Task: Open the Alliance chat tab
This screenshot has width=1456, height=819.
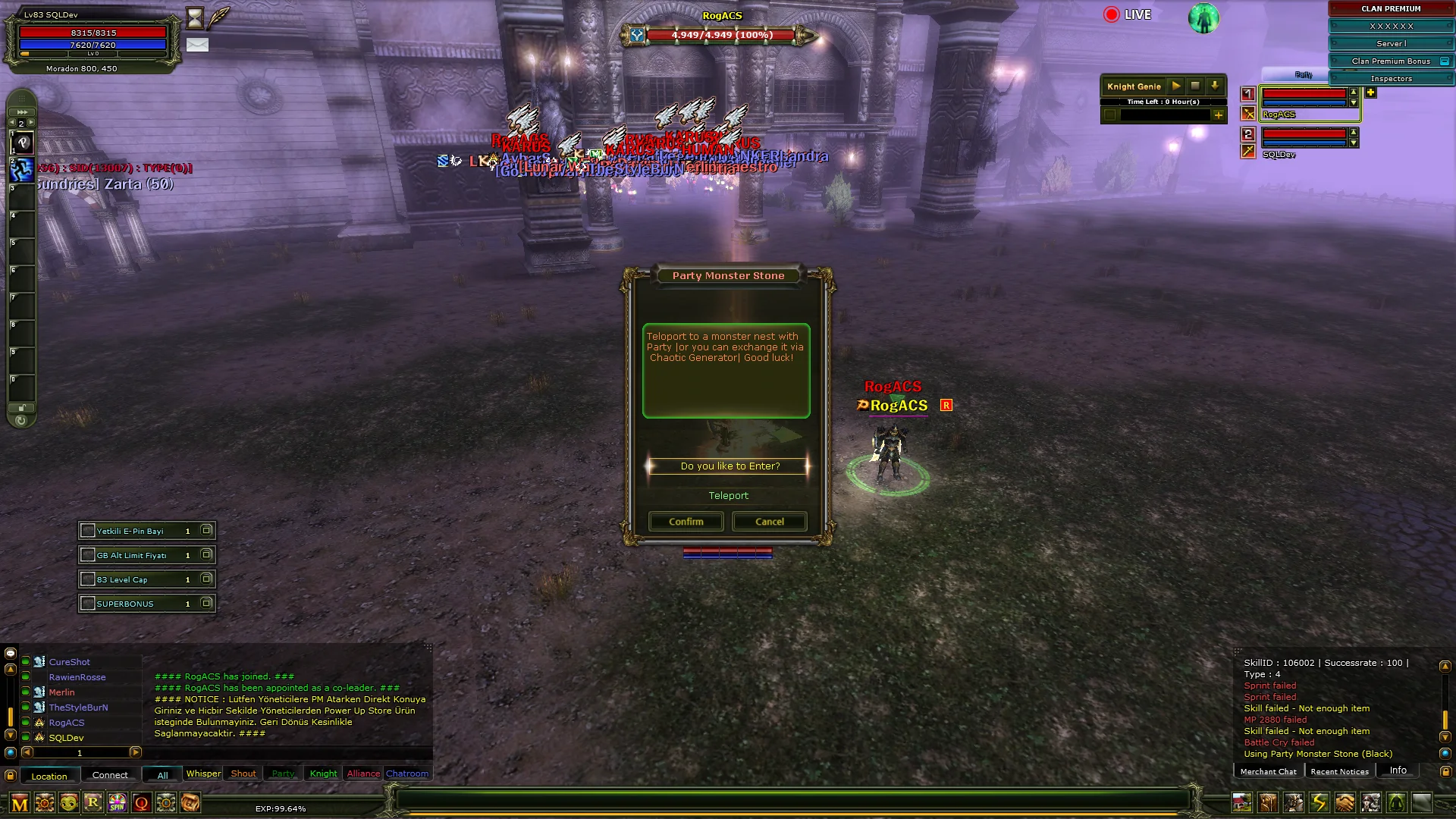Action: (363, 773)
